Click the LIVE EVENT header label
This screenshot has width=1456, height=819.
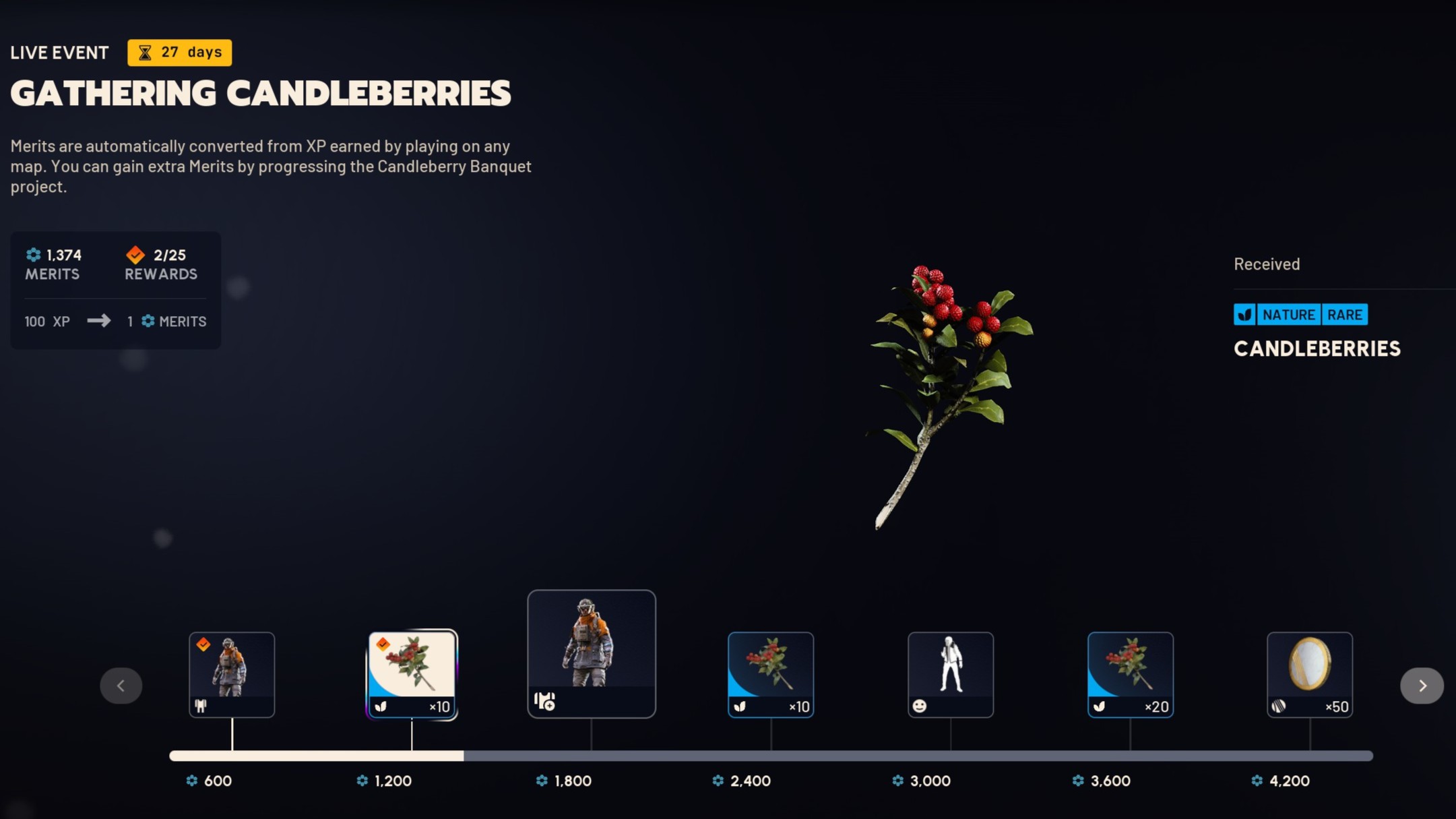pos(59,52)
